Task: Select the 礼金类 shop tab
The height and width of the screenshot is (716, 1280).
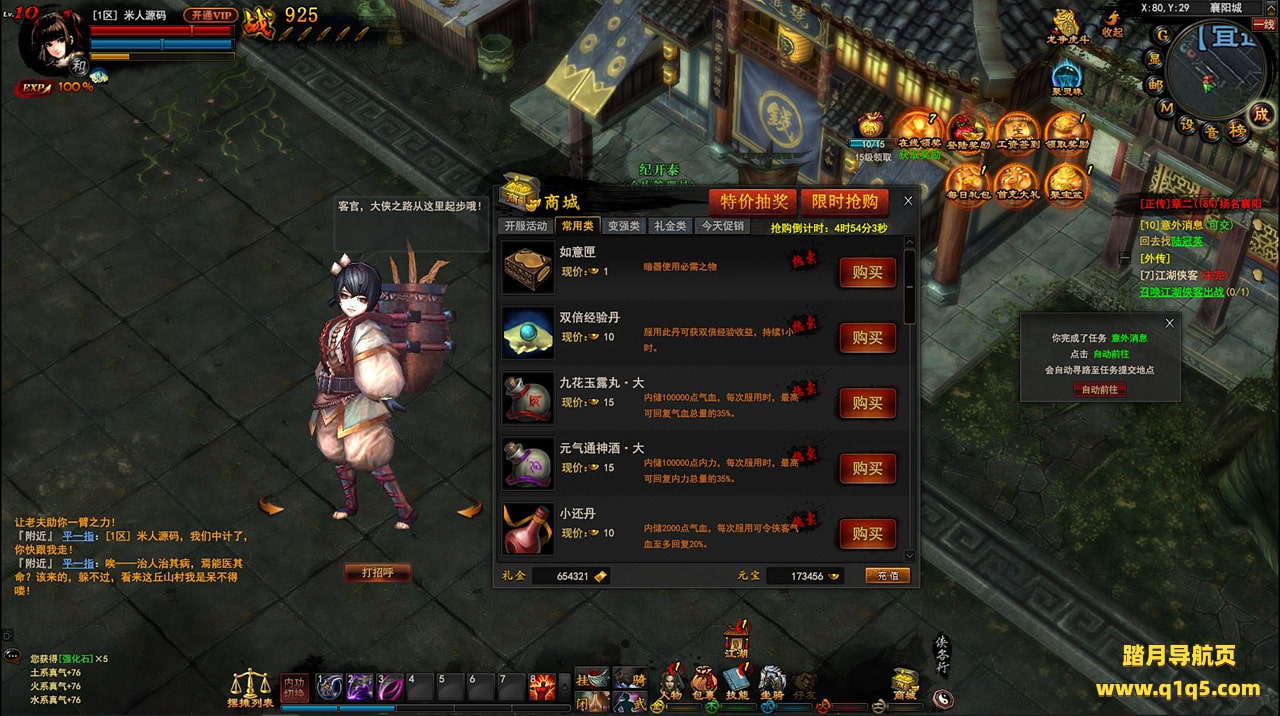Action: click(670, 226)
